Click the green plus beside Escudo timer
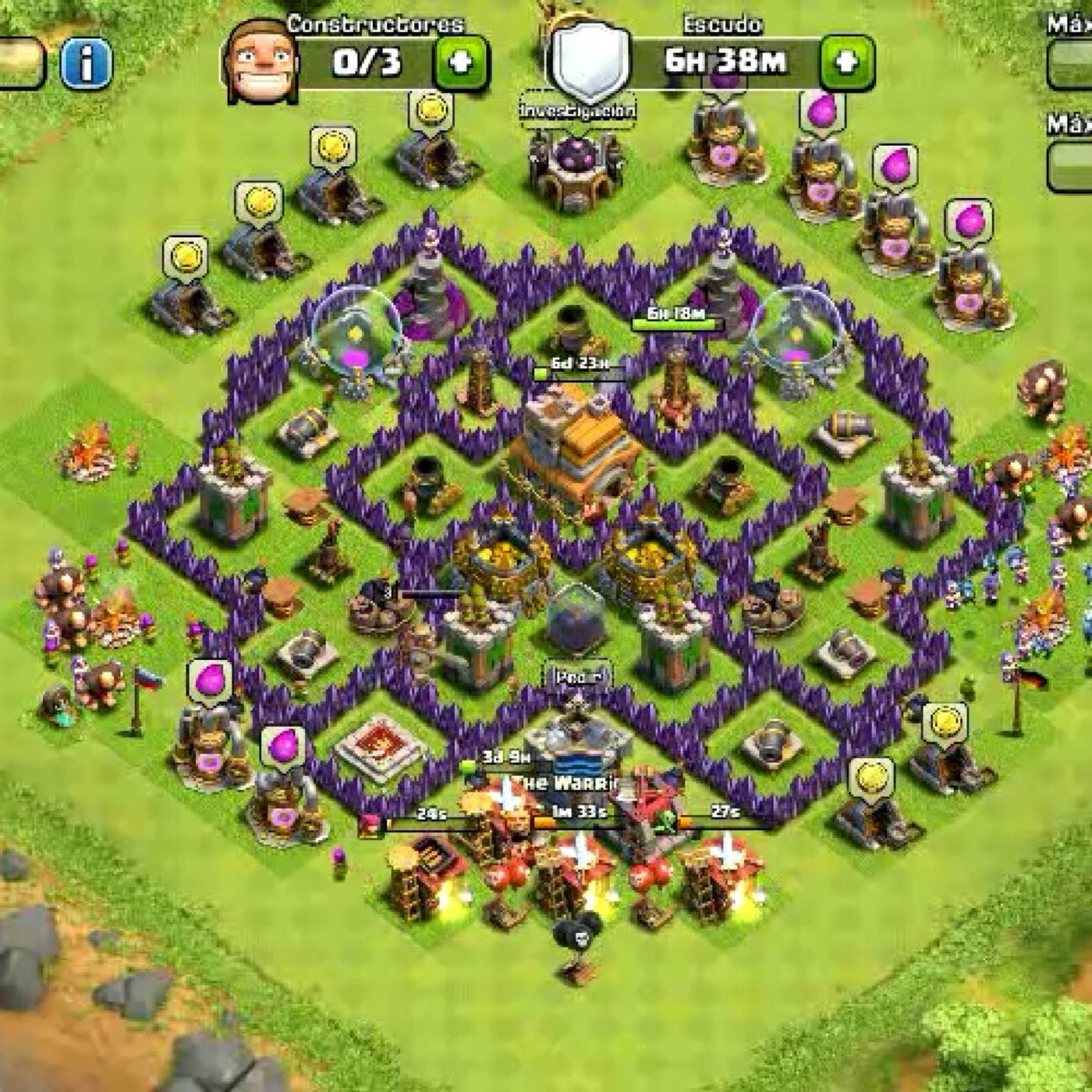The height and width of the screenshot is (1092, 1092). point(846,61)
